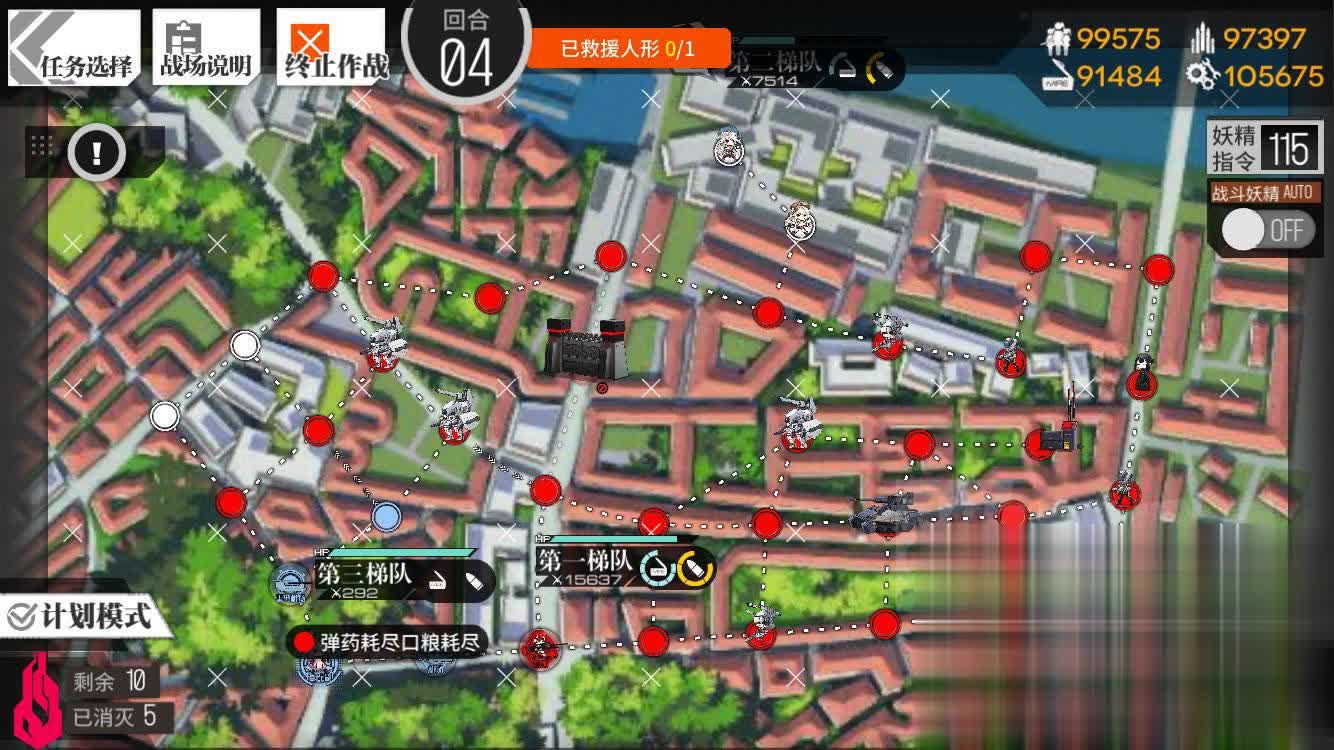Open the 妖精指令 fairy command panel
Viewport: 1334px width, 750px height.
(1264, 149)
